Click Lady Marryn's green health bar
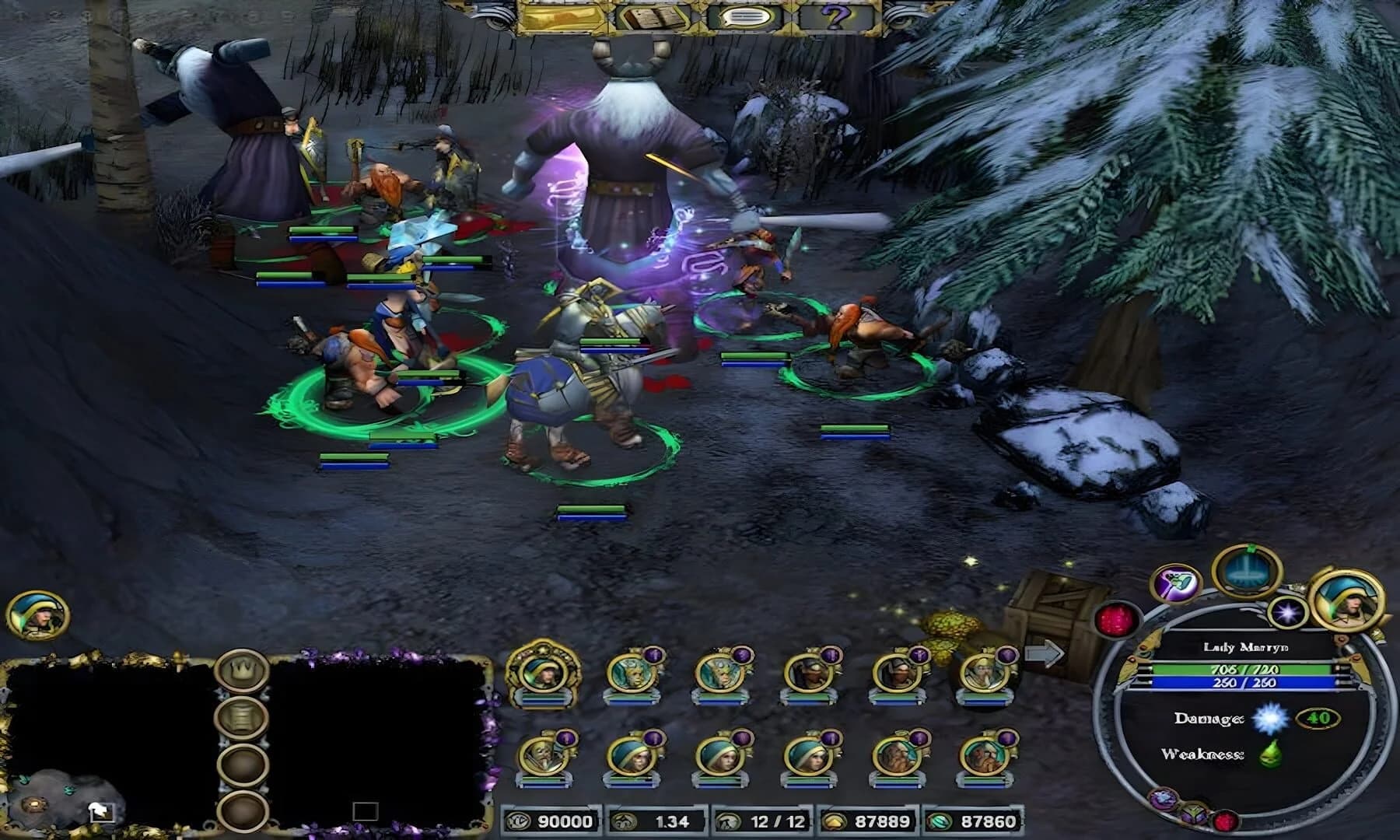Viewport: 1400px width, 840px height. pyautogui.click(x=1244, y=669)
